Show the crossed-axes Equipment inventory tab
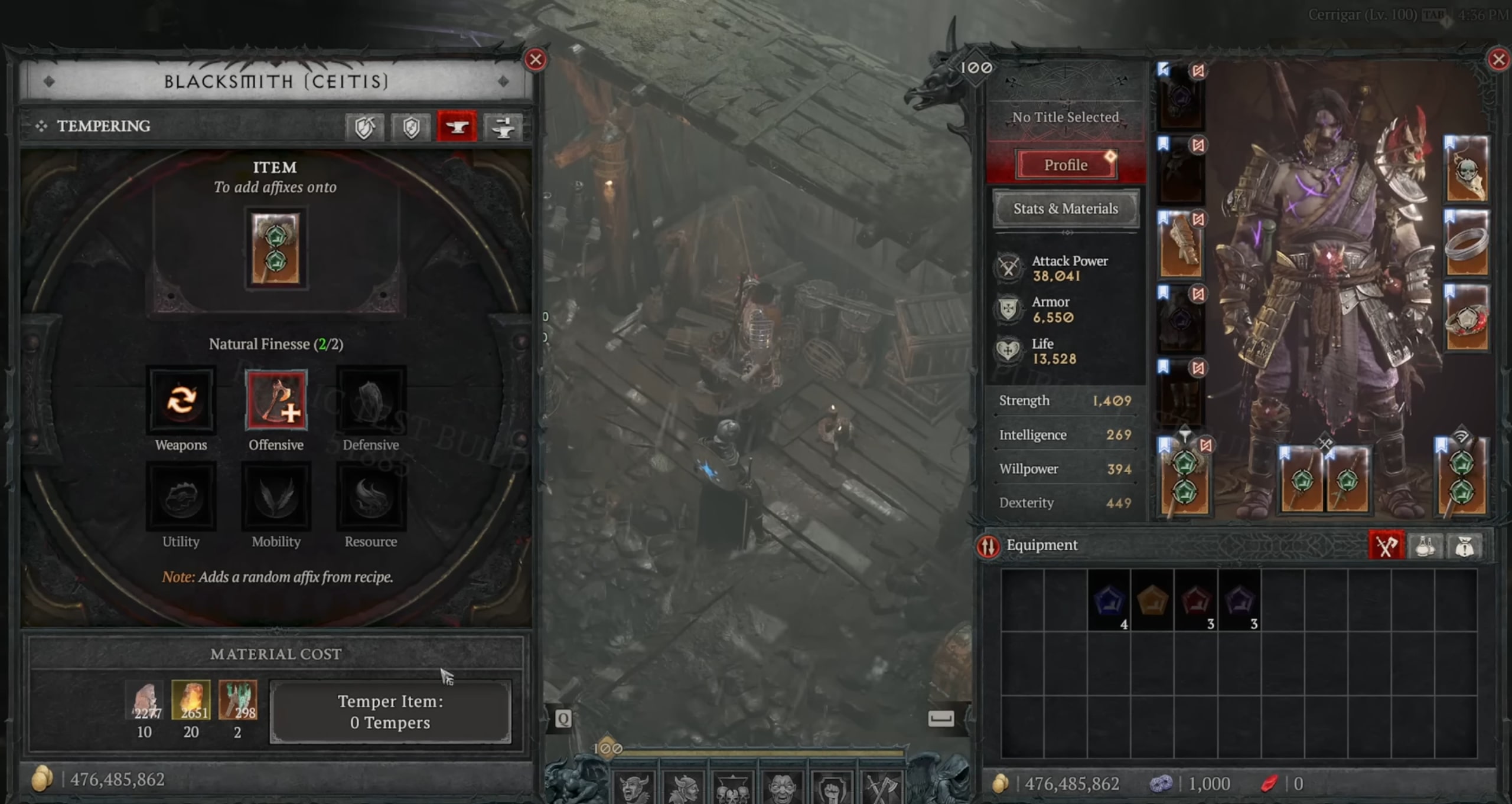1512x804 pixels. pos(1386,545)
